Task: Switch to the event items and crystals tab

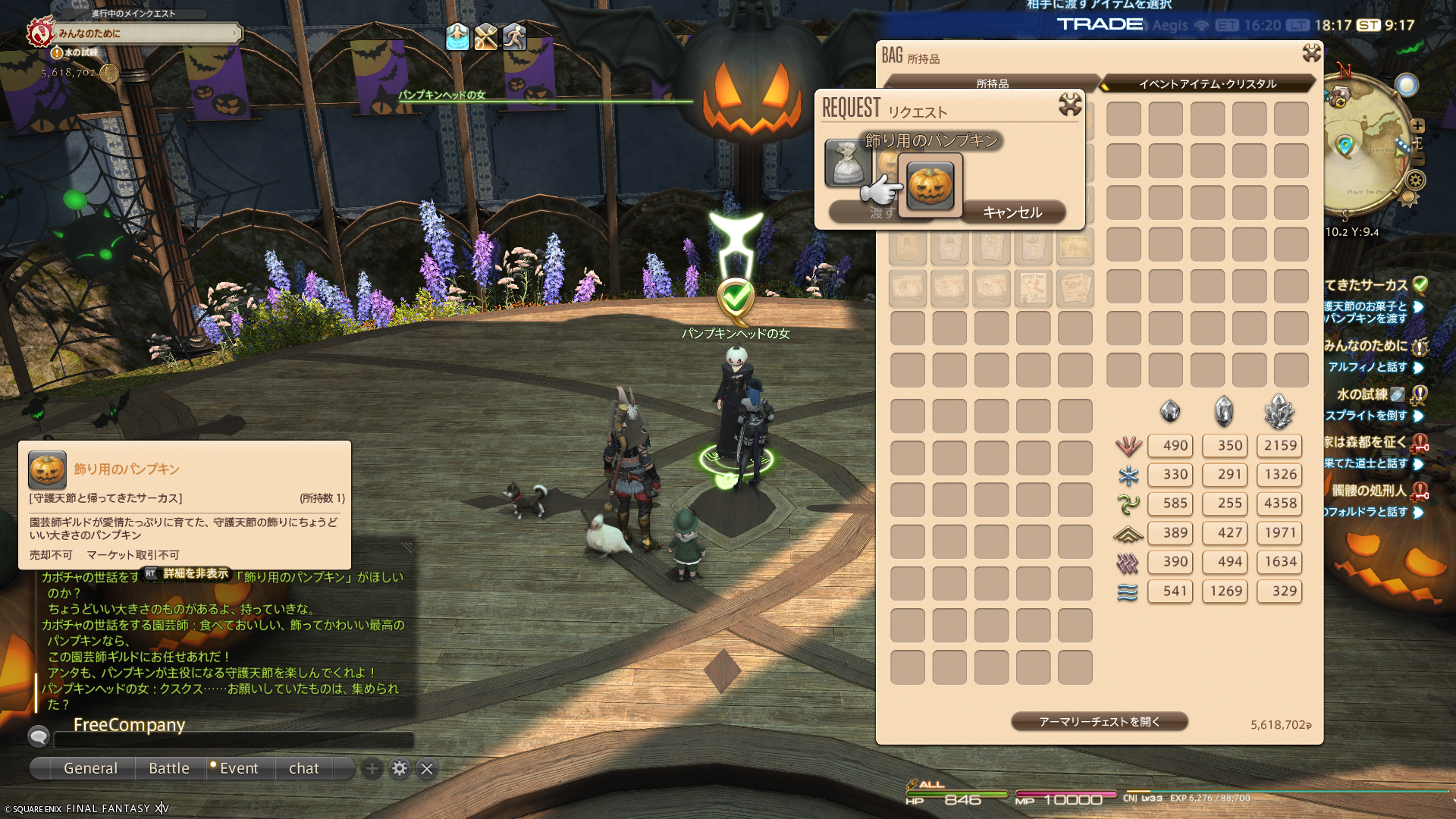Action: (x=1207, y=83)
